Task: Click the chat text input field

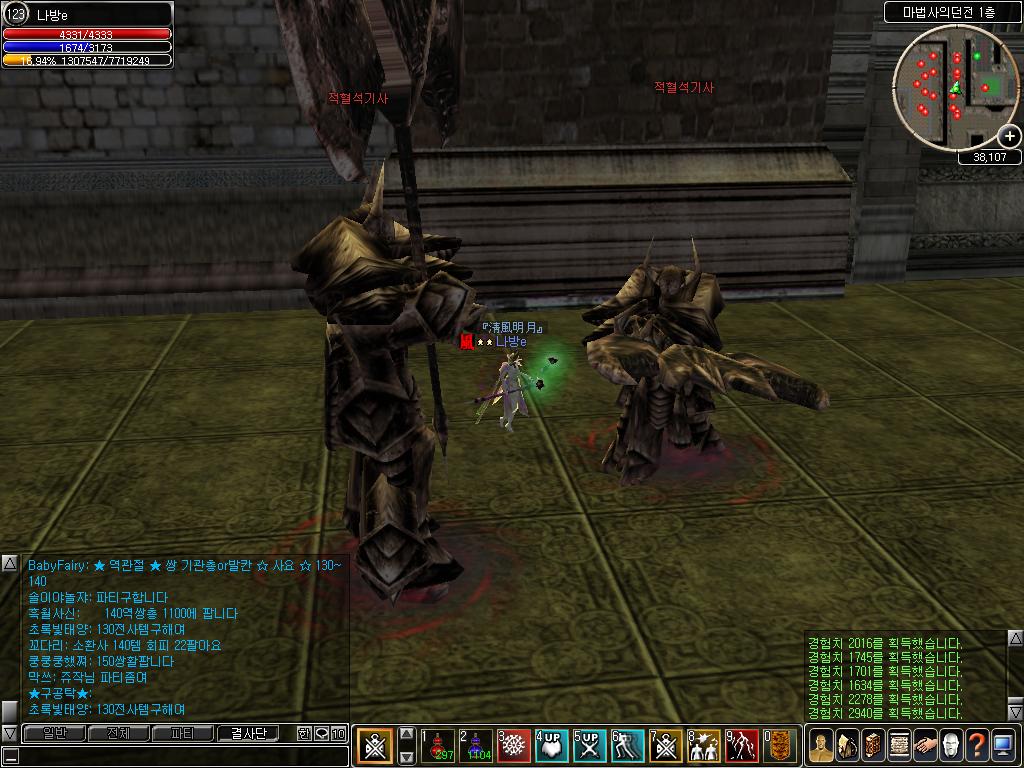Action: click(x=175, y=755)
